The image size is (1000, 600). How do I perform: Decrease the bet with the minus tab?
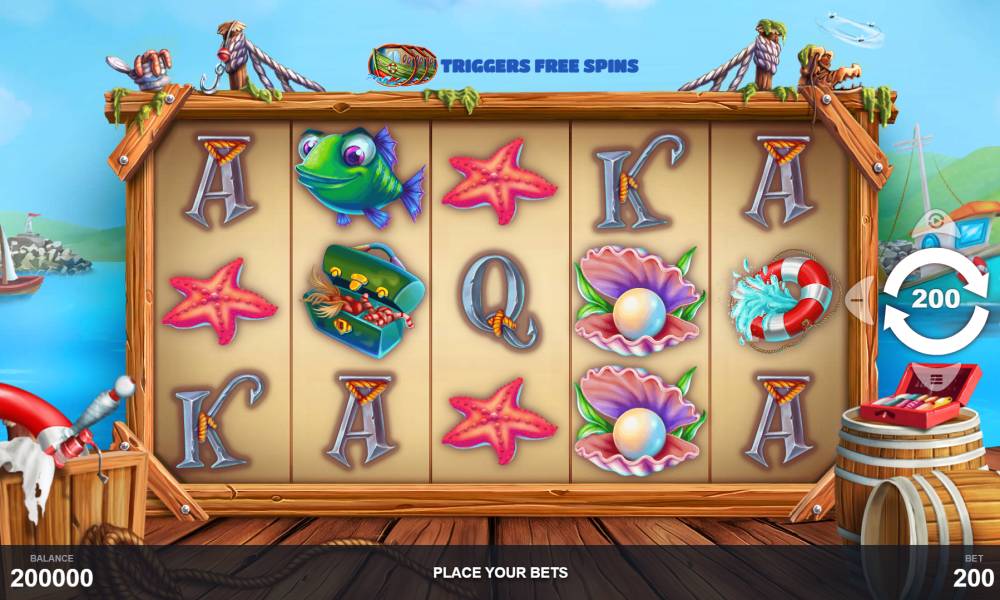[861, 298]
